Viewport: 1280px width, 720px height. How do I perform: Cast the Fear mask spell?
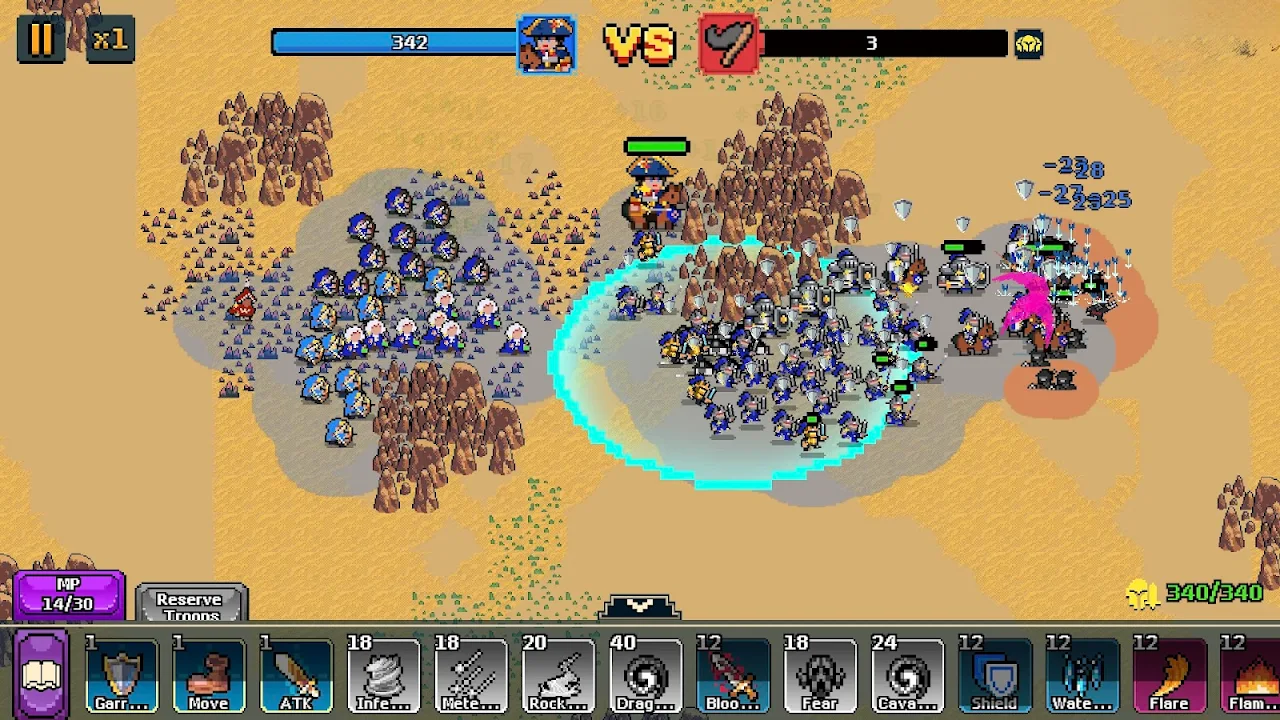(820, 676)
